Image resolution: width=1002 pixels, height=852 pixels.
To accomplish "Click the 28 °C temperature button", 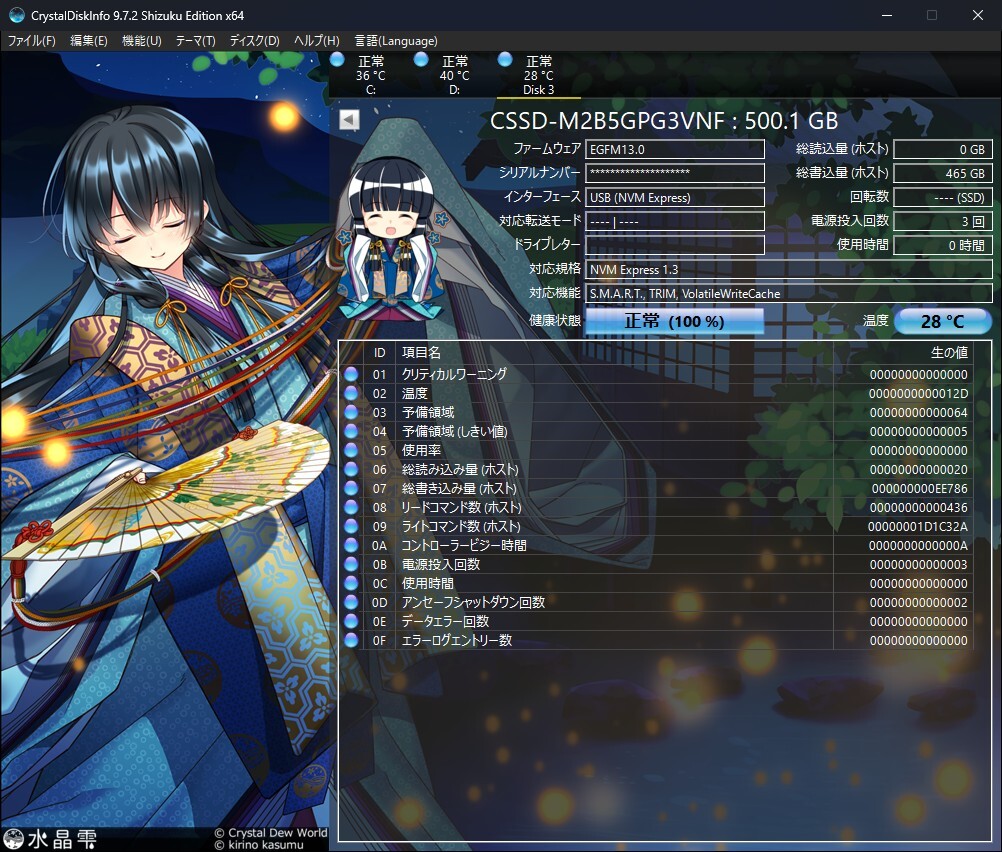I will tap(942, 321).
